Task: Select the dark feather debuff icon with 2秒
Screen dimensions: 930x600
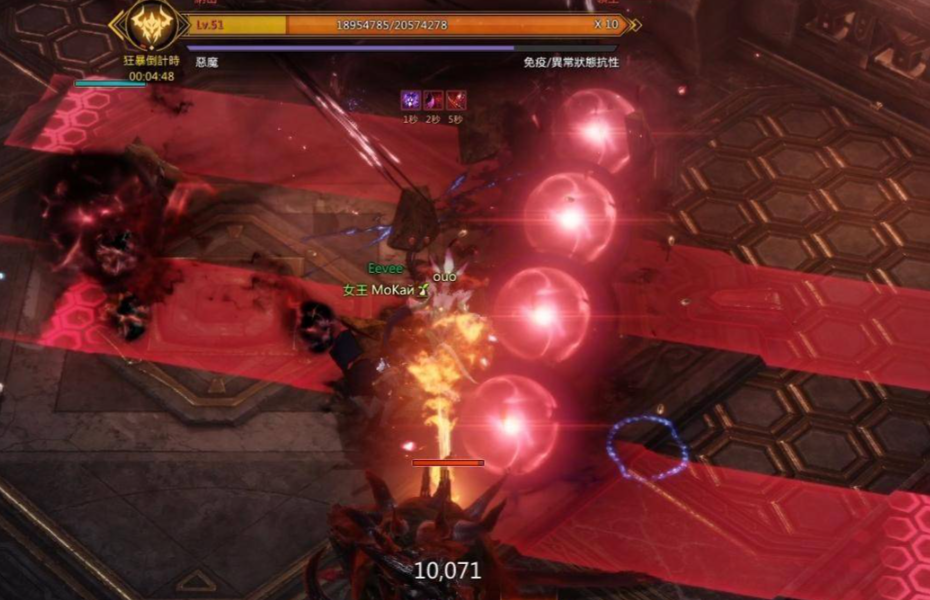Action: pyautogui.click(x=433, y=100)
